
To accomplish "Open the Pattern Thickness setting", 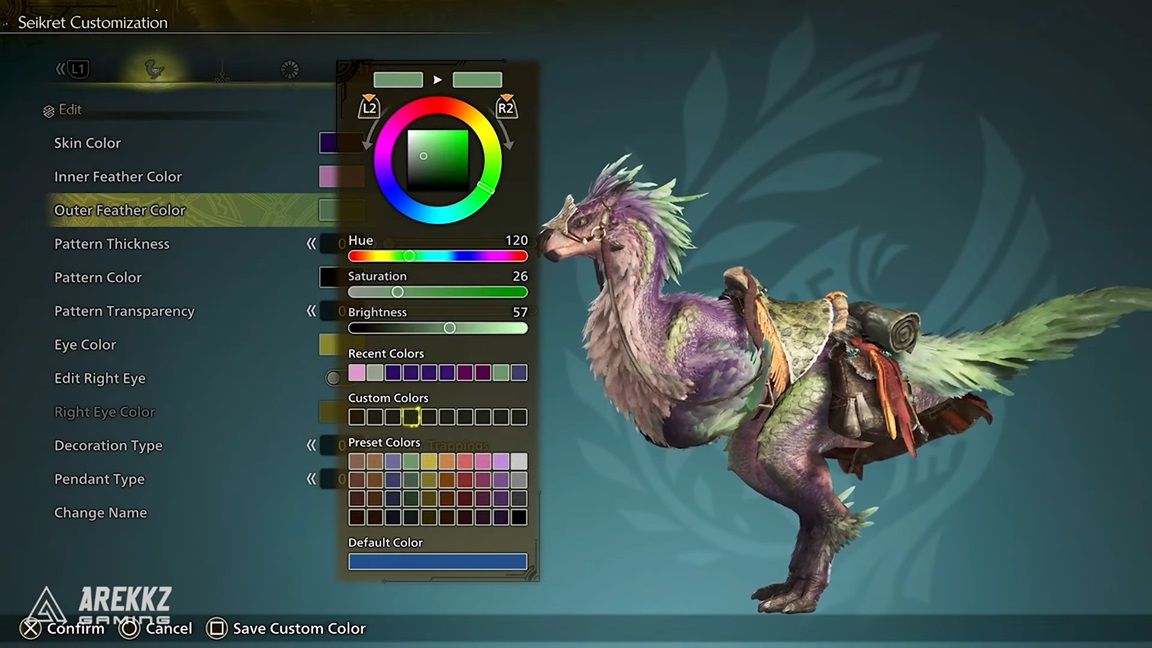I will pos(112,244).
